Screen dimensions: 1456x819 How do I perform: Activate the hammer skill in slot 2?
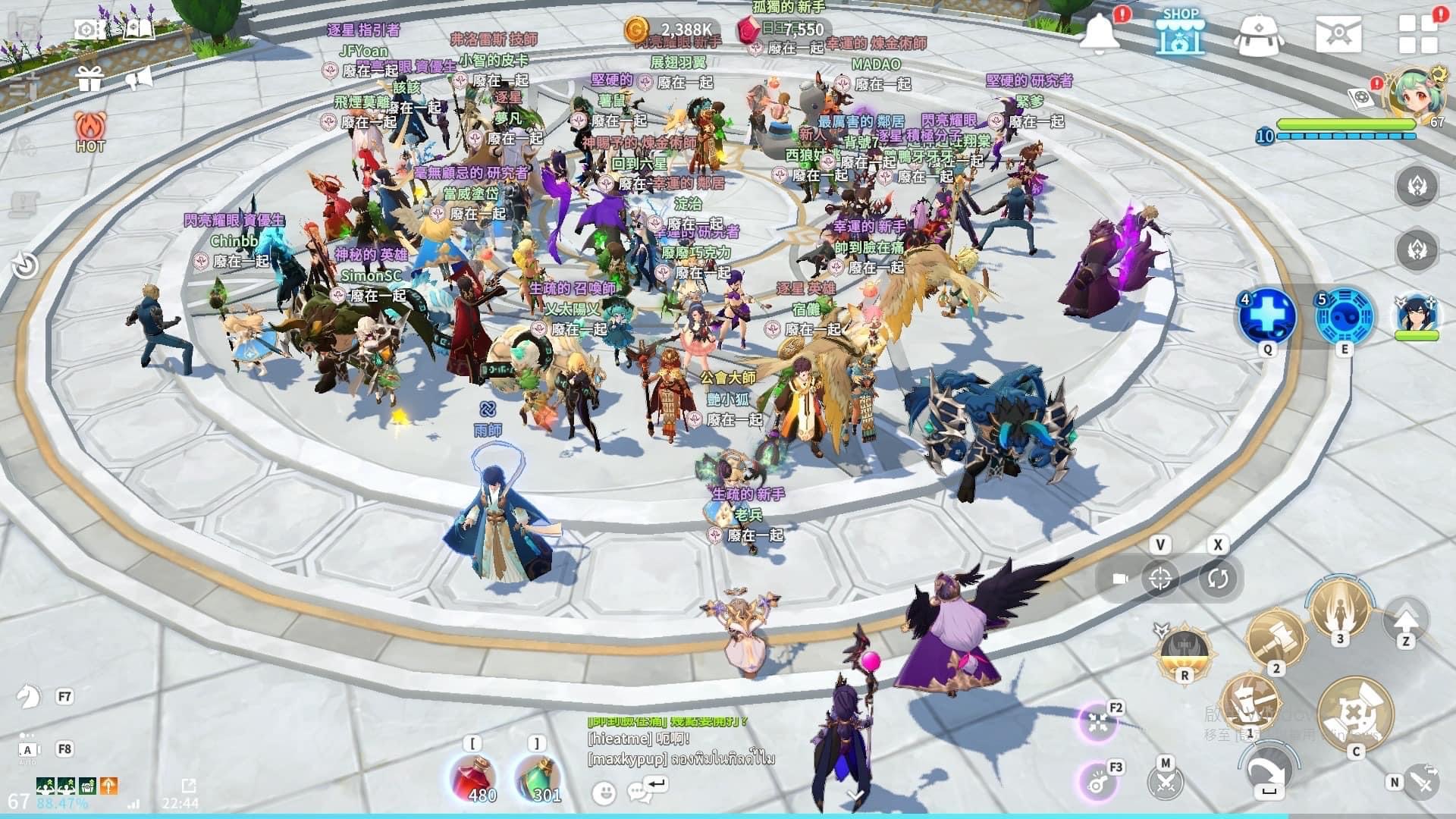click(x=1276, y=637)
